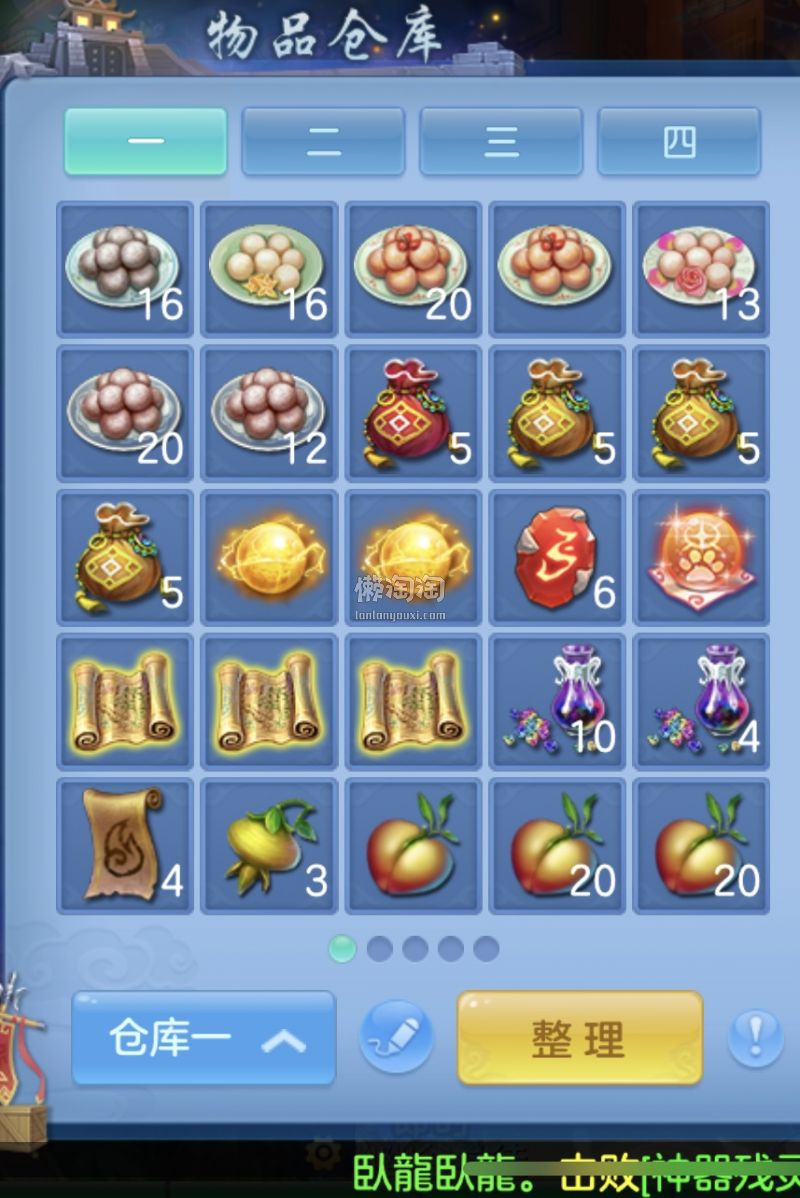Select the red lucky bag slot

pos(413,413)
